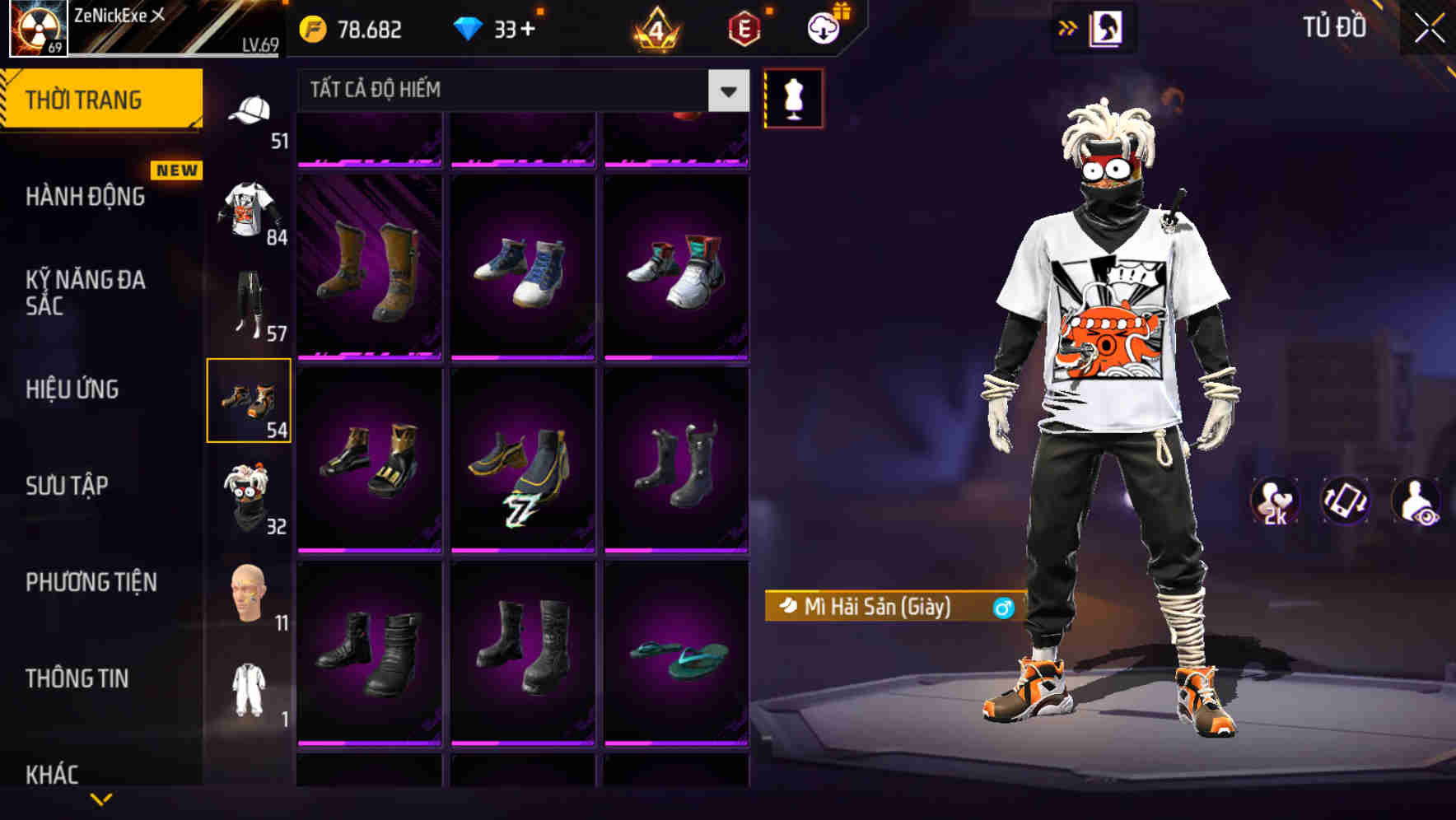The width and height of the screenshot is (1456, 820).
Task: Open the mannequin outfit preview icon
Action: pos(793,97)
